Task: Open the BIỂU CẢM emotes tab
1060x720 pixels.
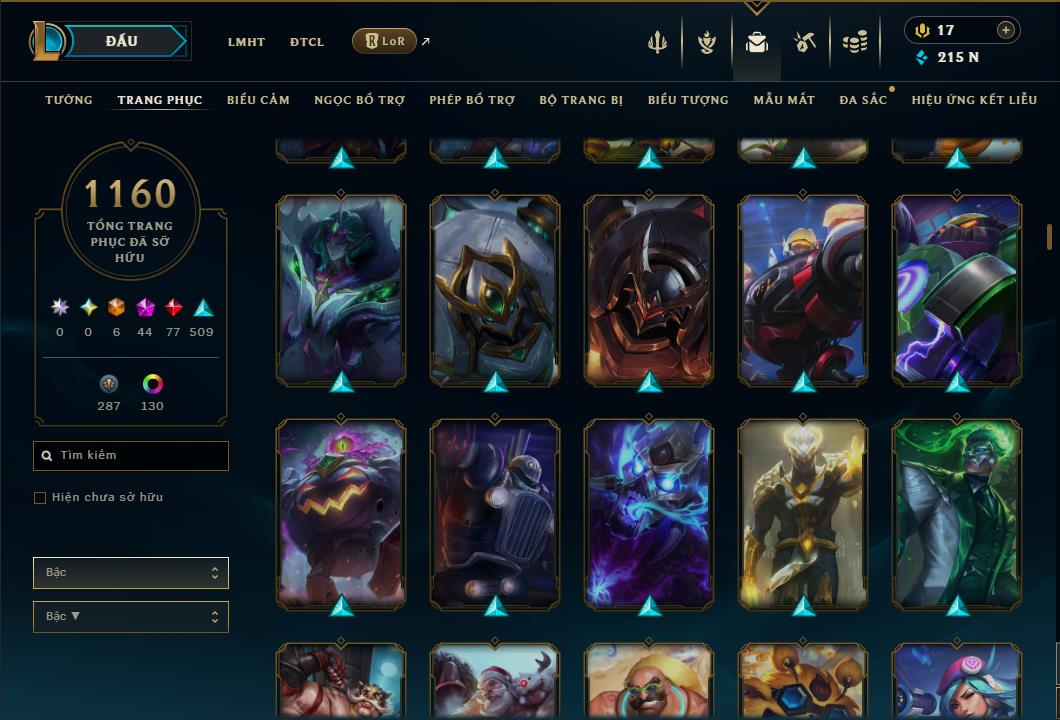Action: click(258, 100)
